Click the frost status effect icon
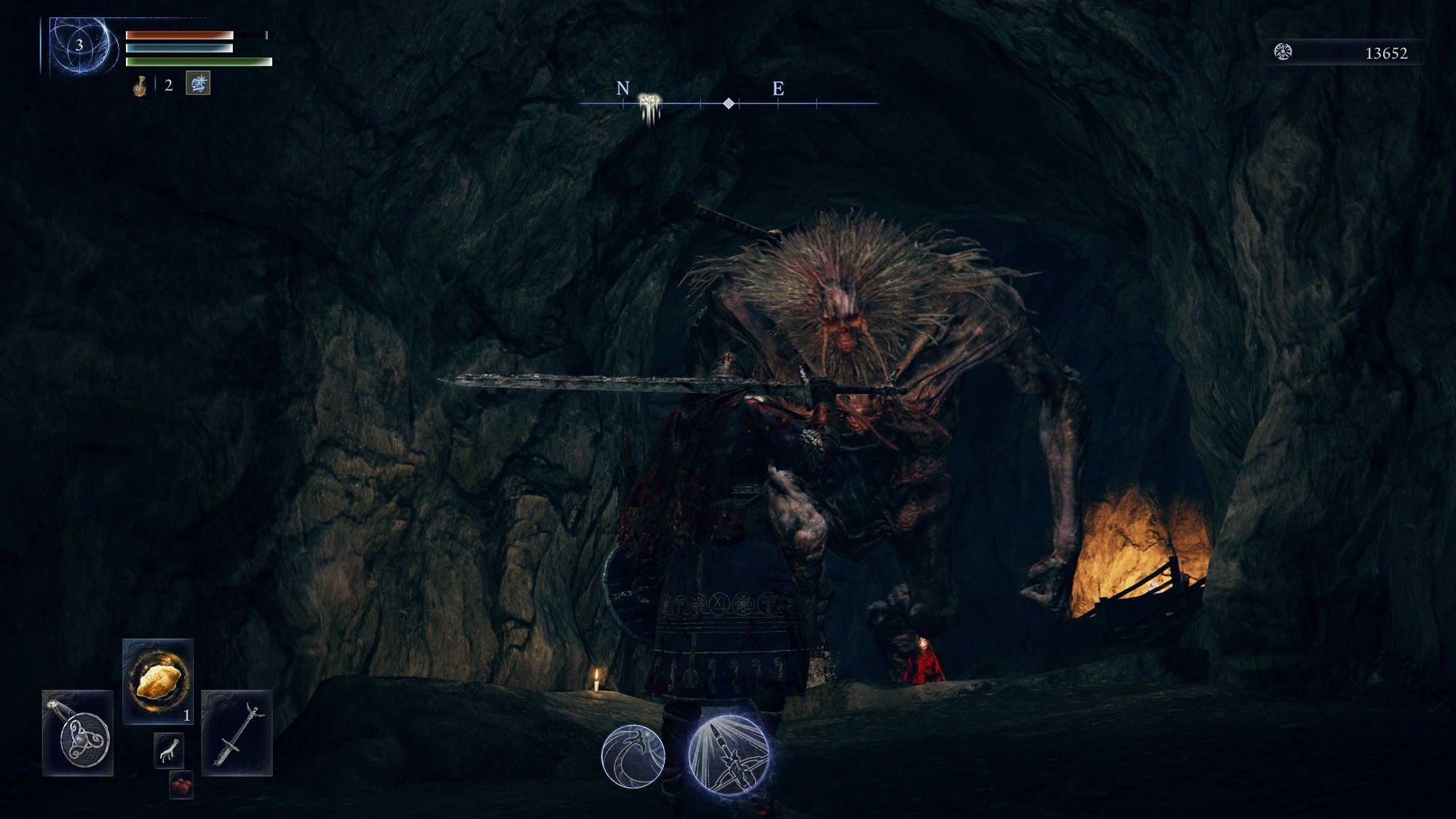The width and height of the screenshot is (1456, 819). pos(197,83)
